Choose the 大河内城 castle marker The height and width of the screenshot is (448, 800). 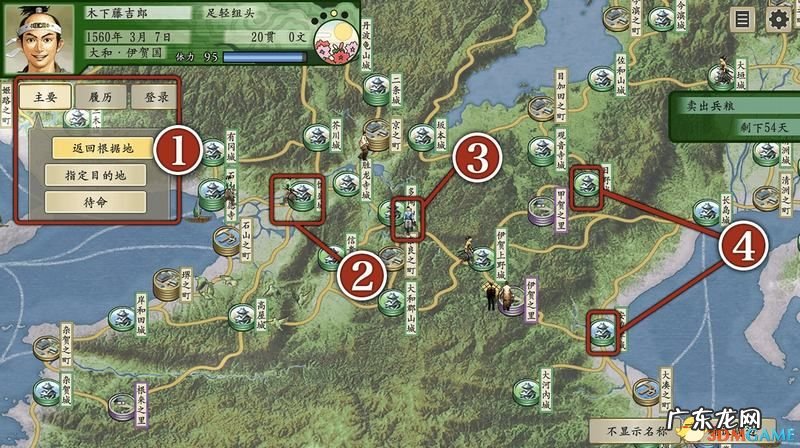[523, 390]
